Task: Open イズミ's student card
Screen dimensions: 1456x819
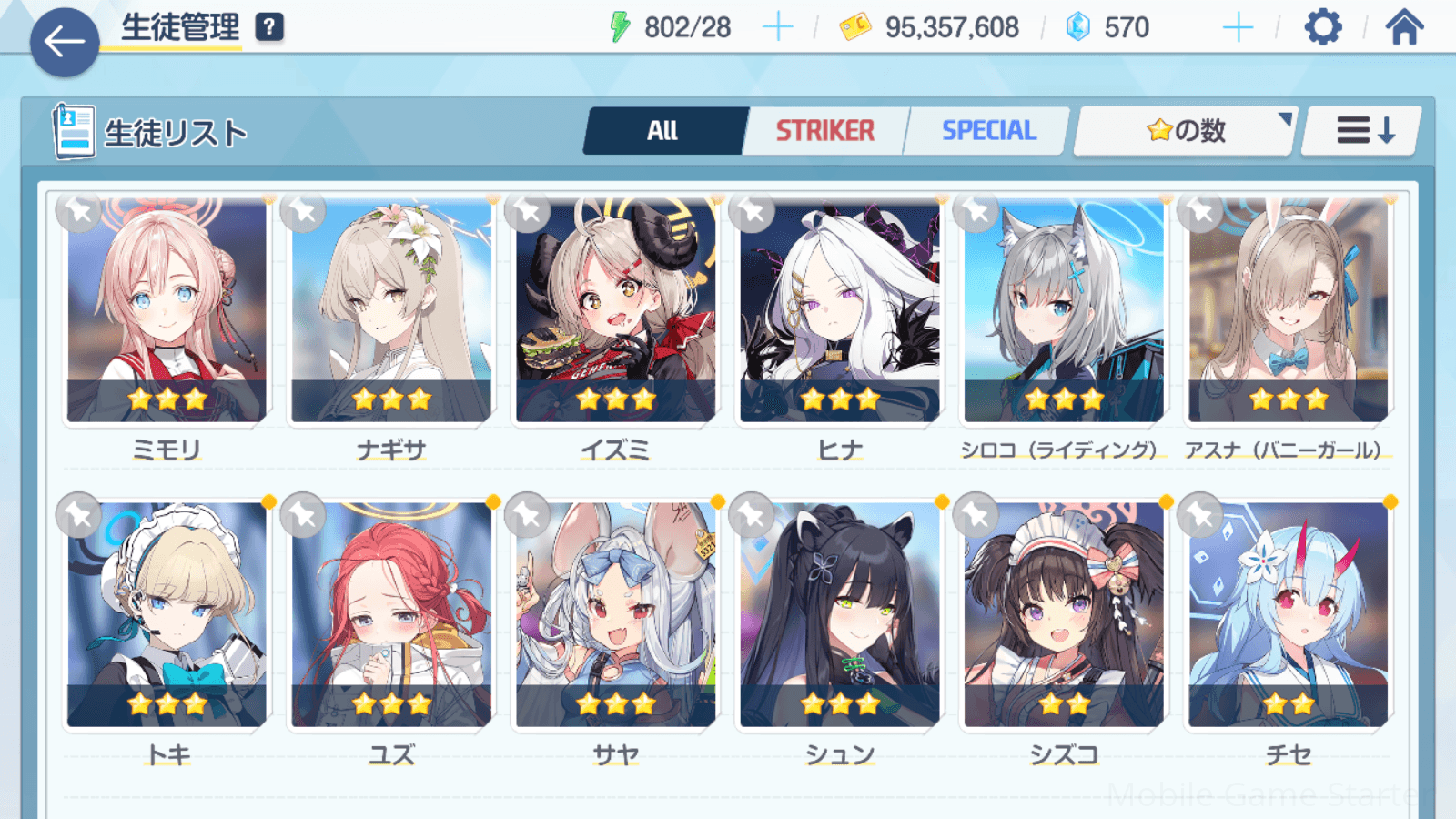Action: (x=616, y=311)
